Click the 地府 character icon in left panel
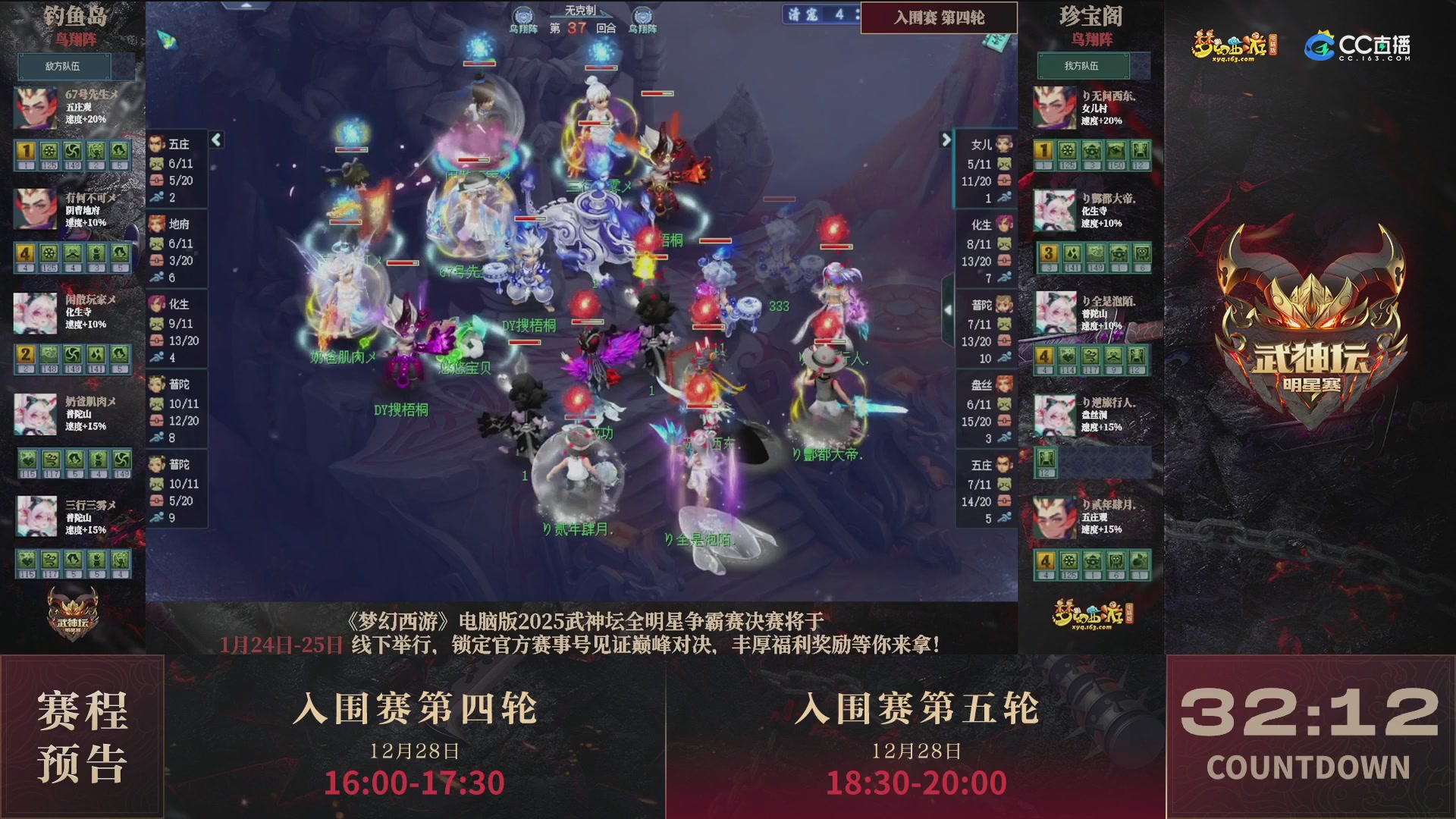The width and height of the screenshot is (1456, 819). (x=157, y=222)
